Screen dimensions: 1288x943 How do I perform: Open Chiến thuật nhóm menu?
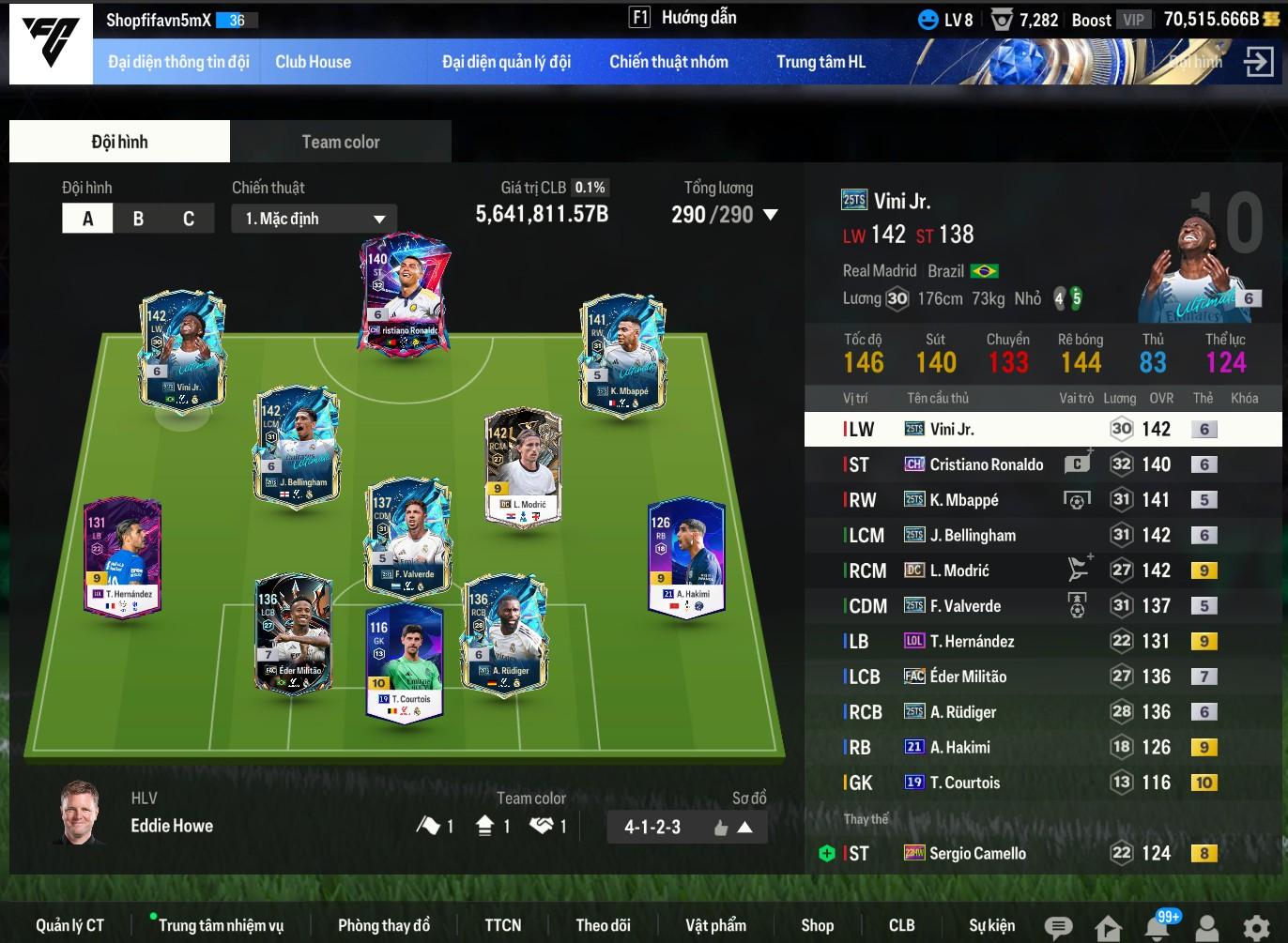(x=668, y=62)
